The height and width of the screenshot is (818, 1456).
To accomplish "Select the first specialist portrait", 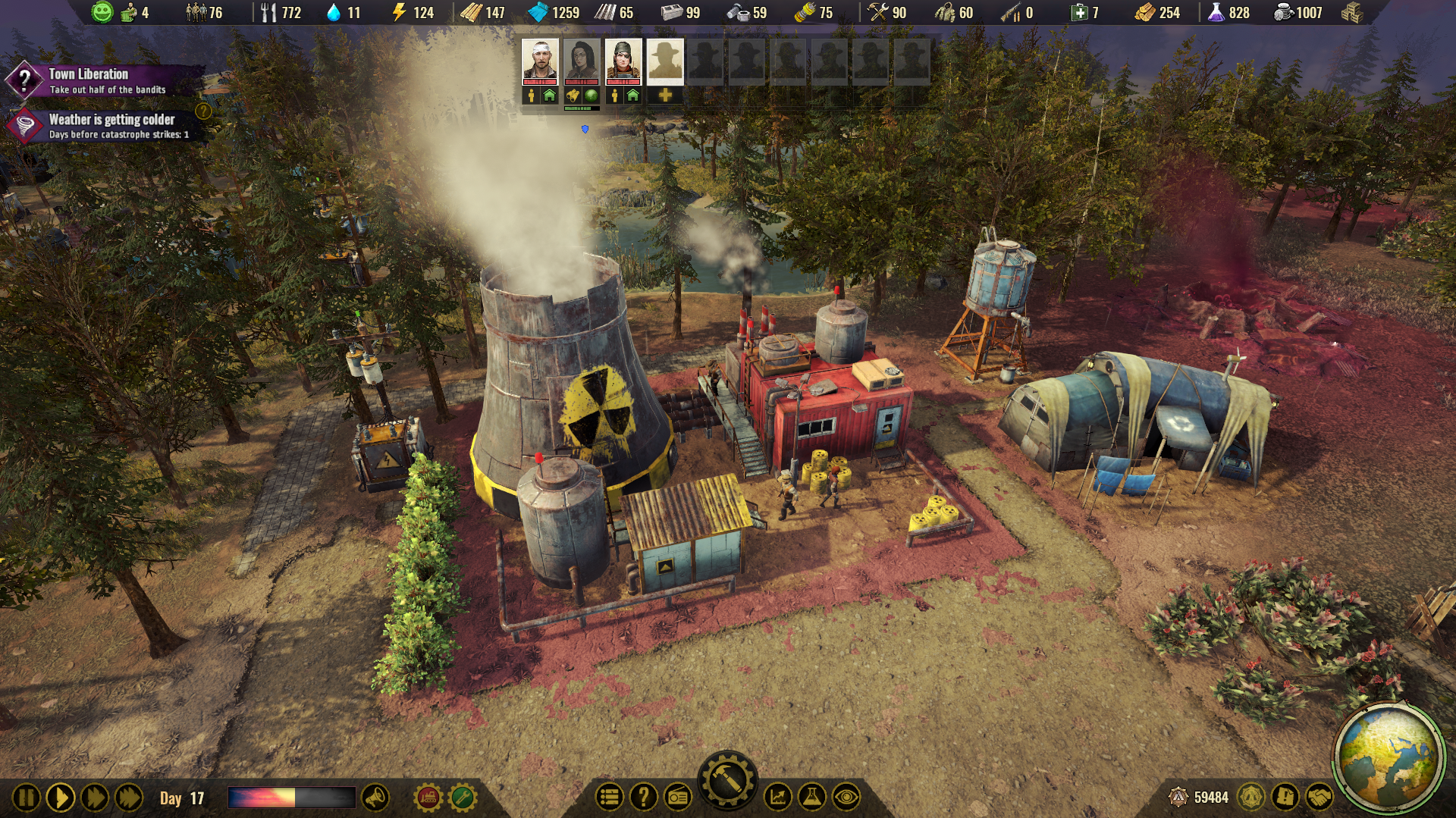I will point(541,61).
